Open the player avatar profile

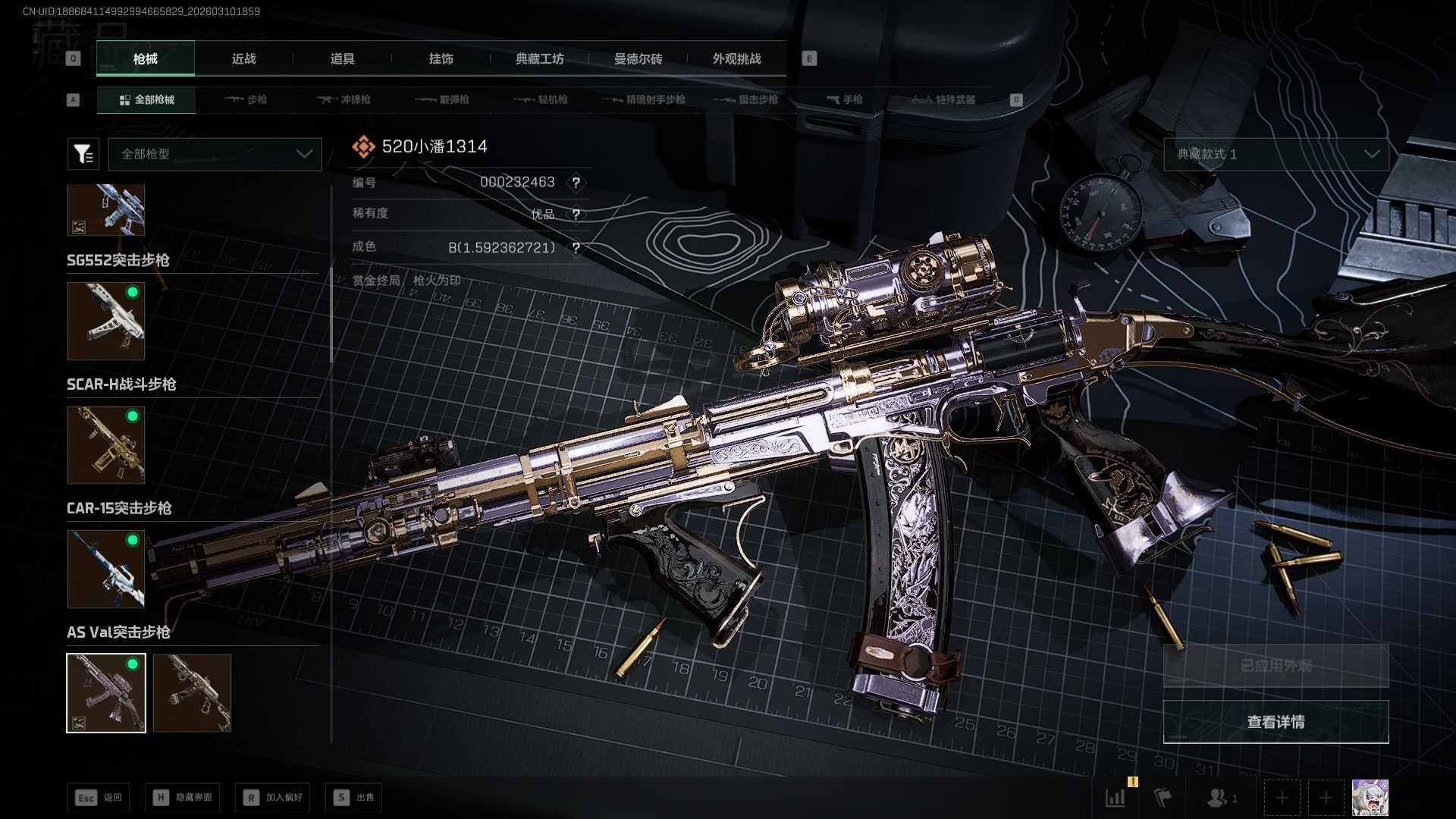(1370, 798)
